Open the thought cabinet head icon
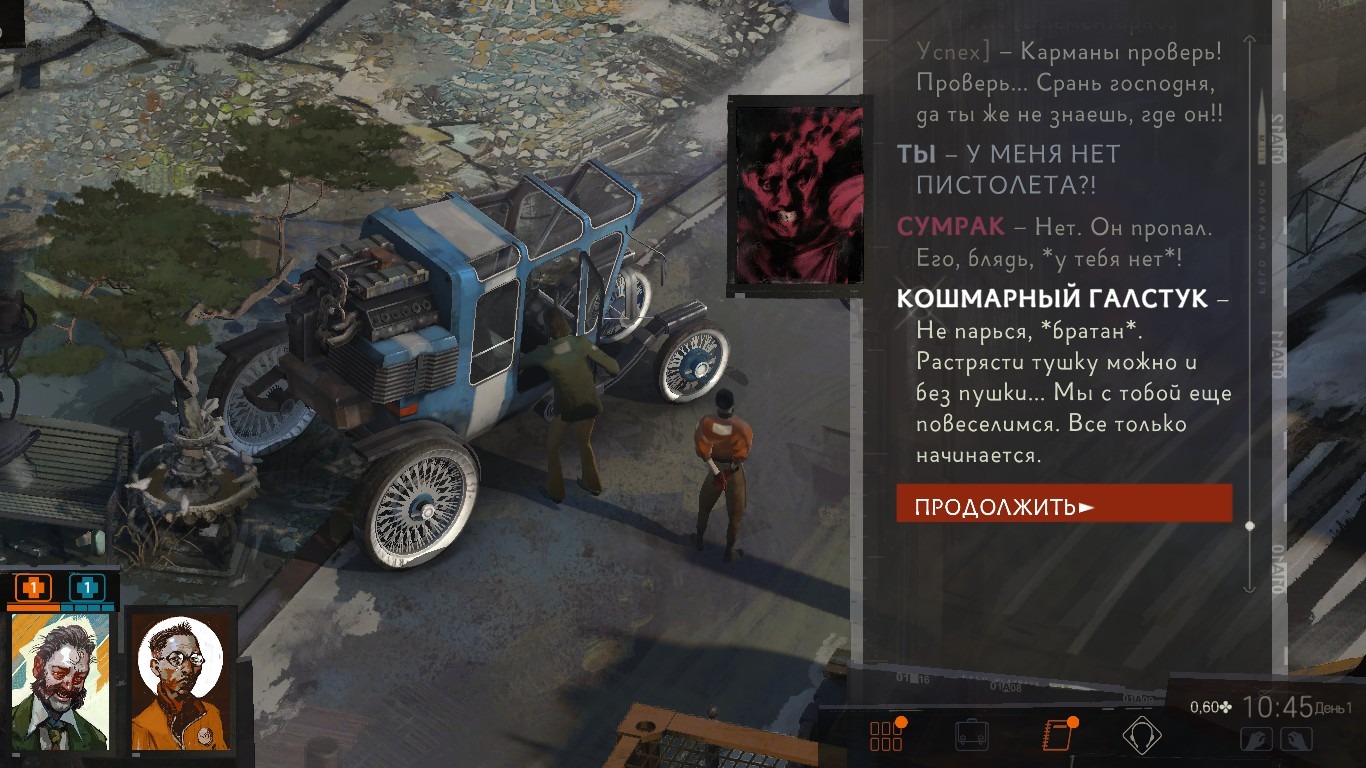Viewport: 1366px width, 768px height. pyautogui.click(x=1141, y=735)
